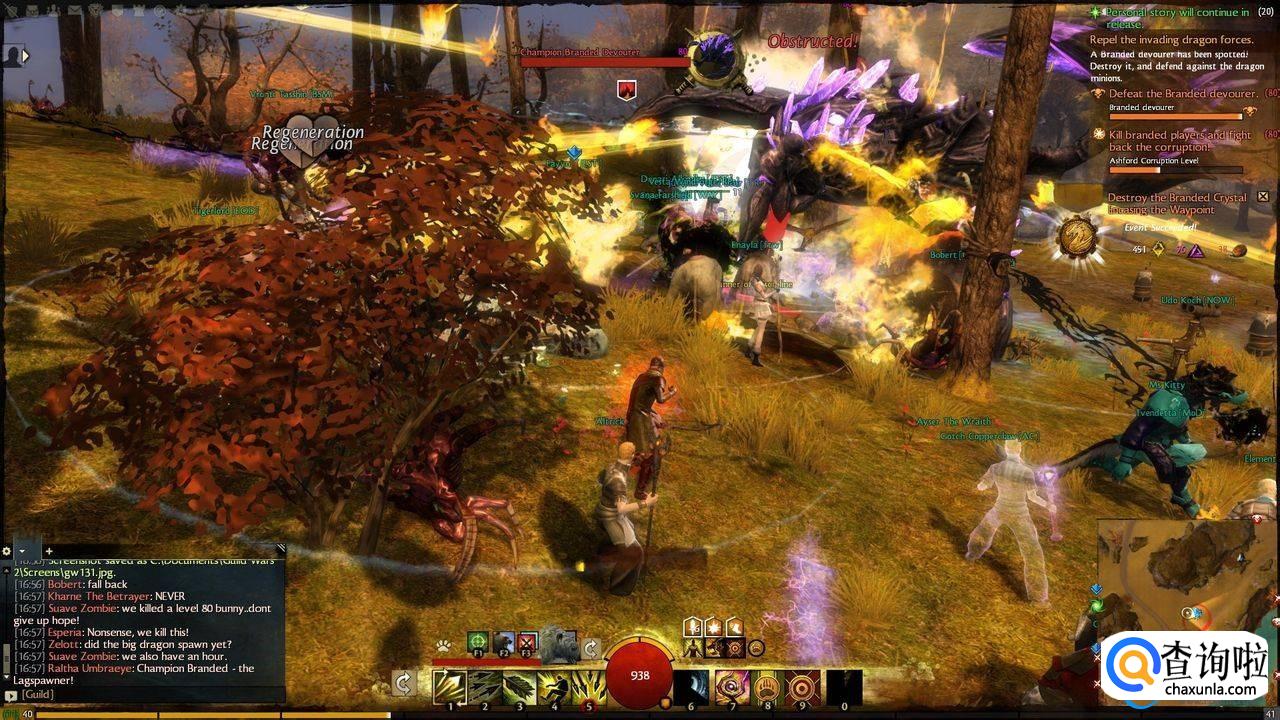This screenshot has height=720, width=1280.
Task: Use the triple-arrow skill in slot 2
Action: (485, 687)
